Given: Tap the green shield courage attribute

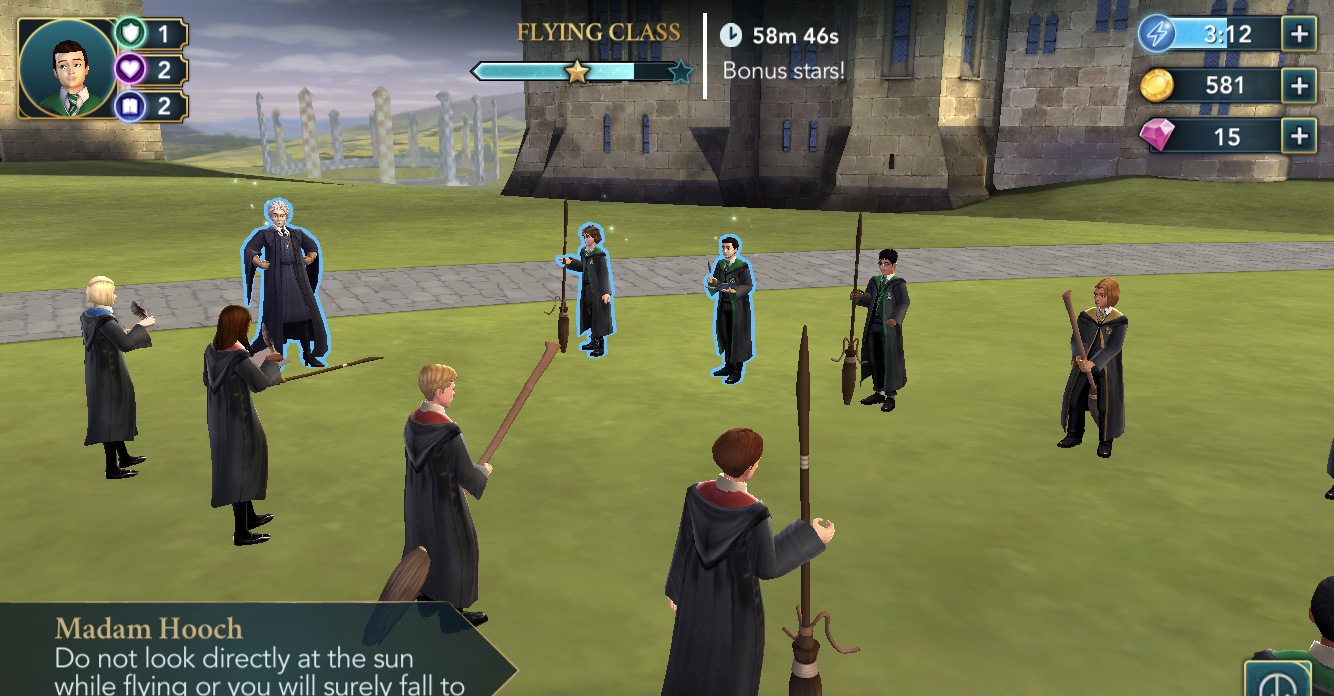Looking at the screenshot, I should 130,34.
